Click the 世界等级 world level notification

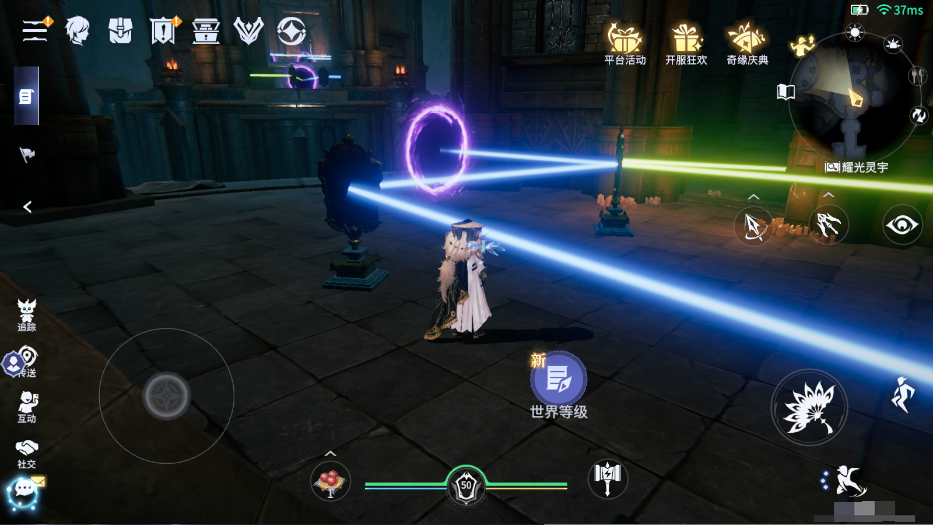point(558,385)
